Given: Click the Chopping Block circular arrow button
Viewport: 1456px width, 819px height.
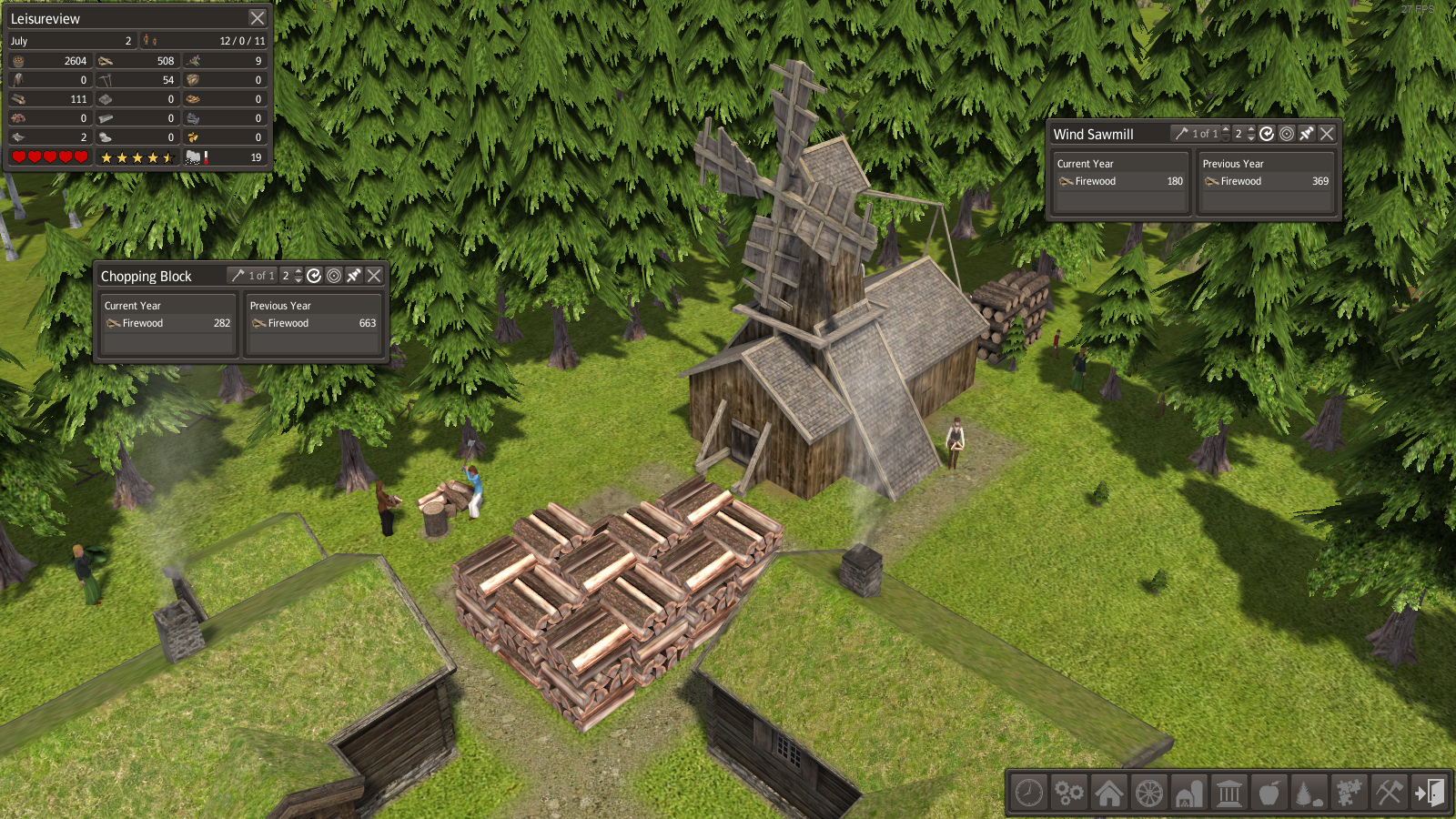Looking at the screenshot, I should pyautogui.click(x=314, y=276).
